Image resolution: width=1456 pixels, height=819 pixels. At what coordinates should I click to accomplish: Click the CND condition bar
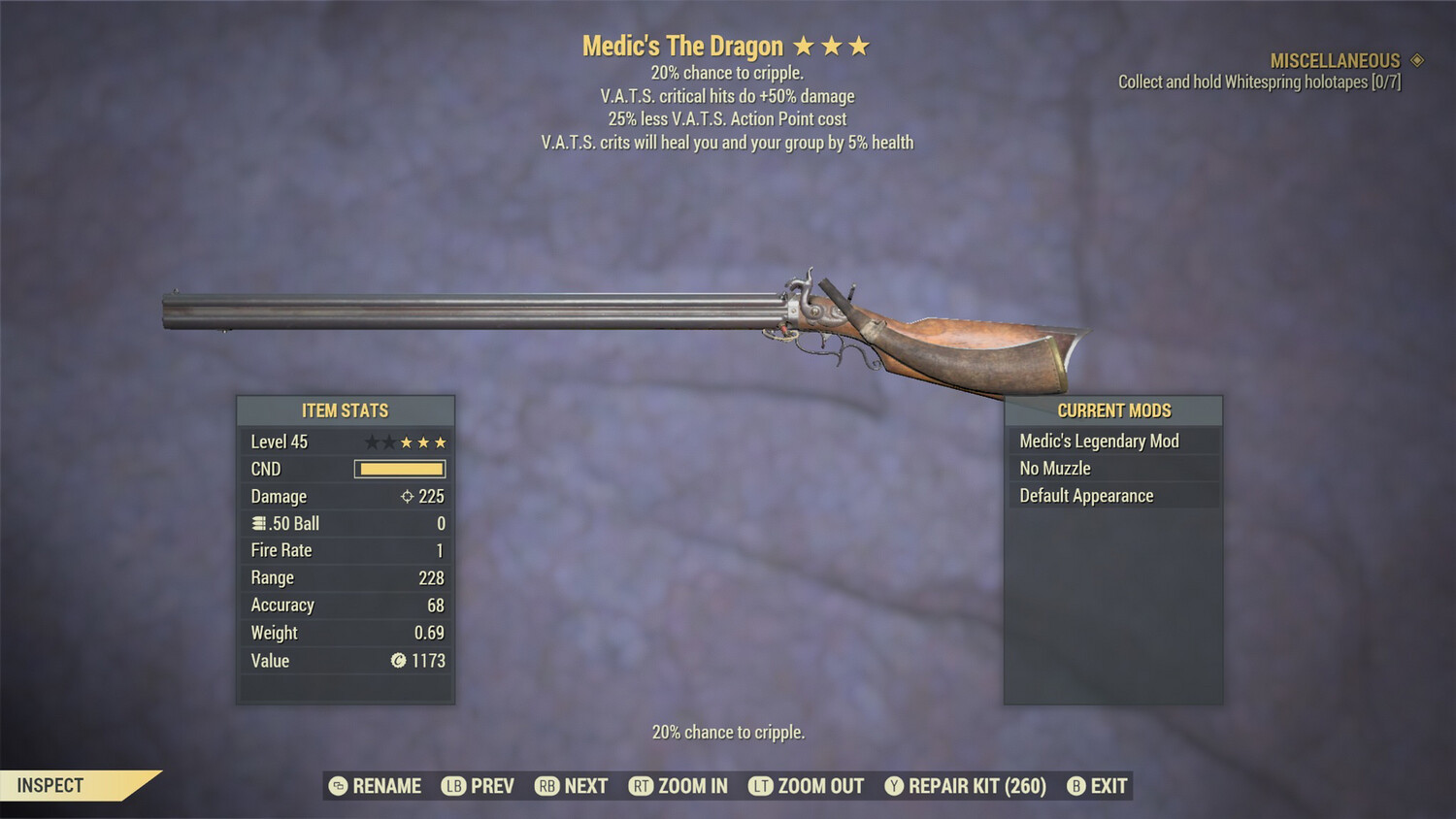pos(401,469)
